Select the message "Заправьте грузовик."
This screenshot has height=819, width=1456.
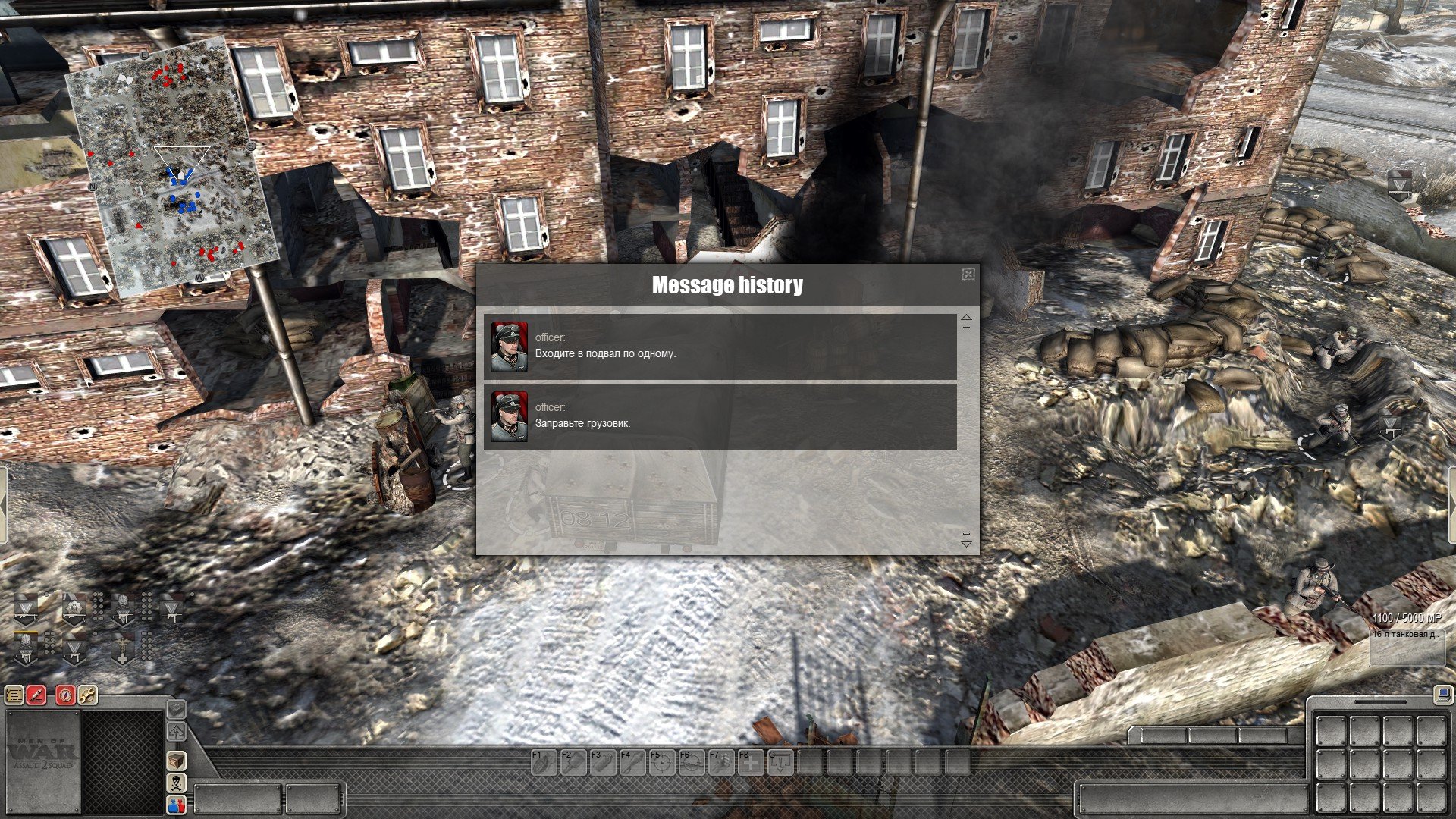pos(720,416)
